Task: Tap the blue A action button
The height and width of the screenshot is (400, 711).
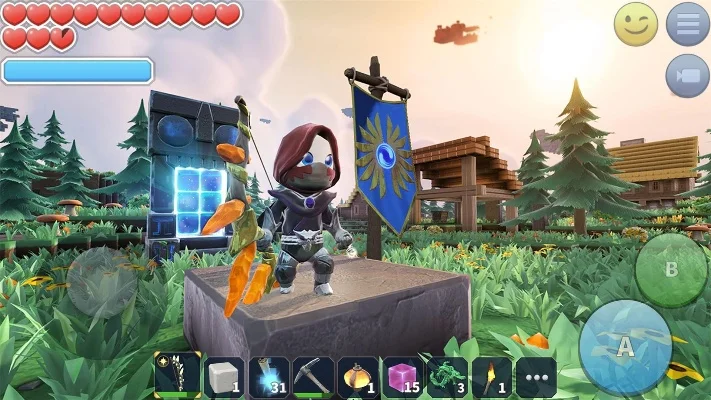Action: [626, 347]
